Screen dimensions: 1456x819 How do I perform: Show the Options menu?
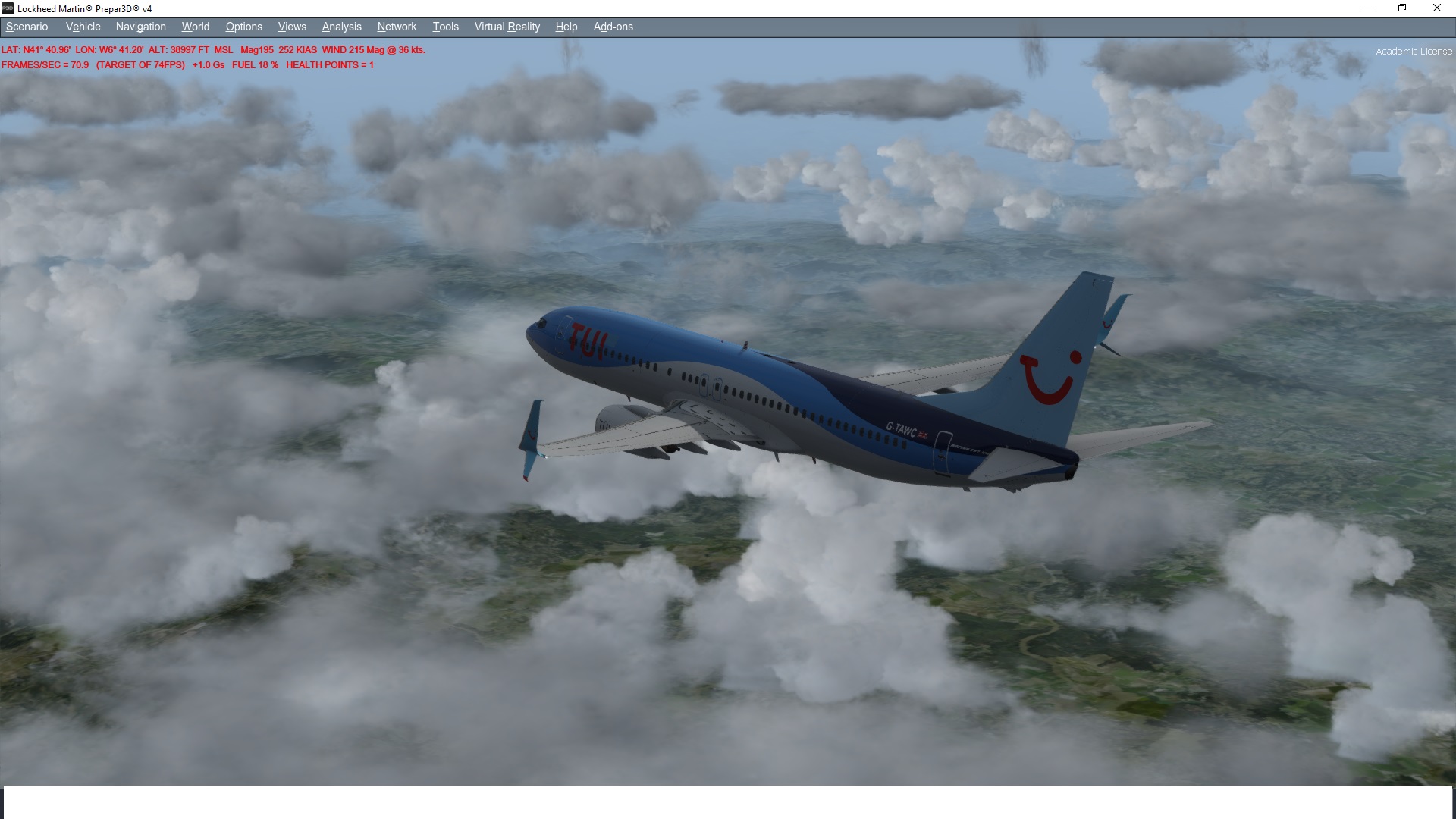click(x=243, y=27)
